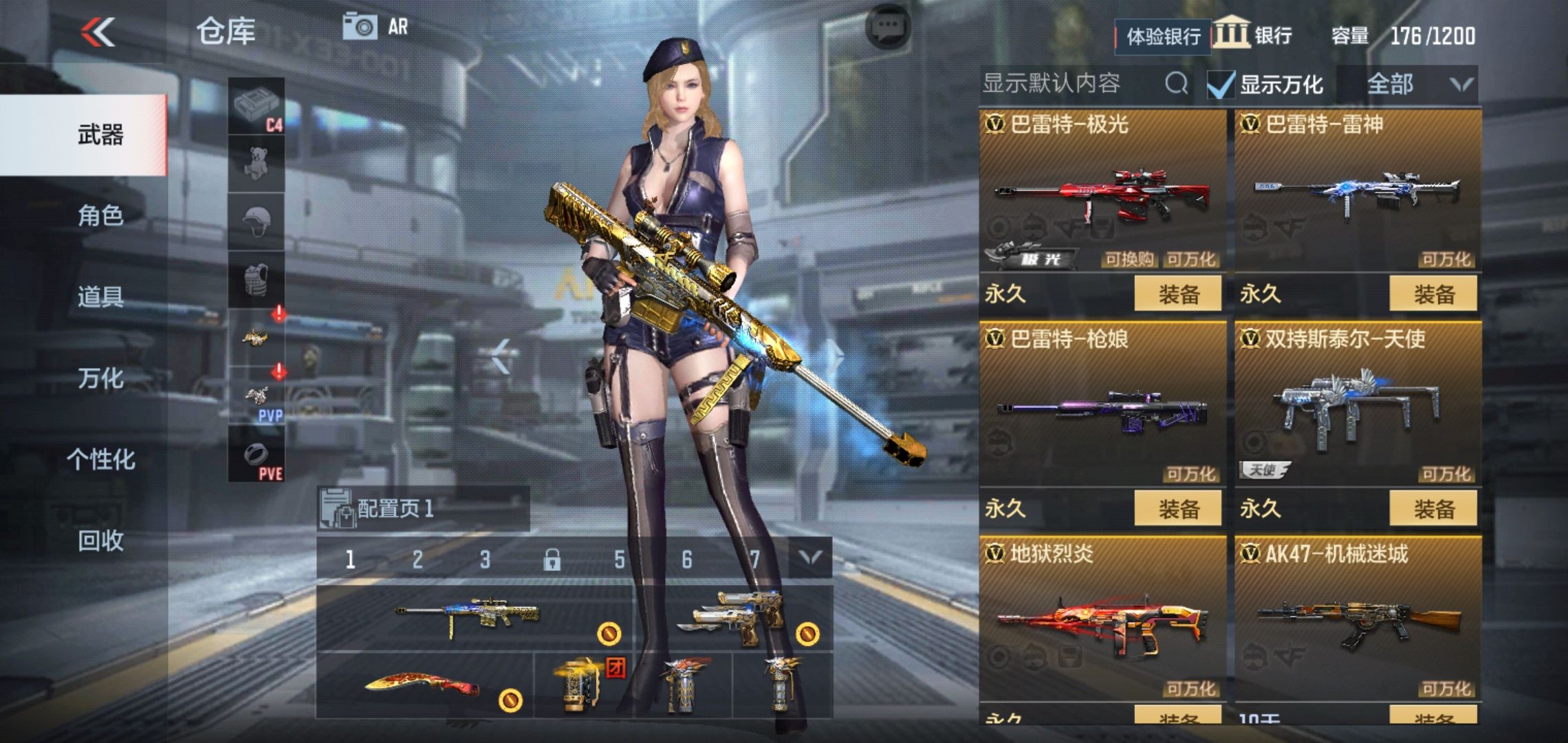Open the AR camera mode

[x=376, y=28]
